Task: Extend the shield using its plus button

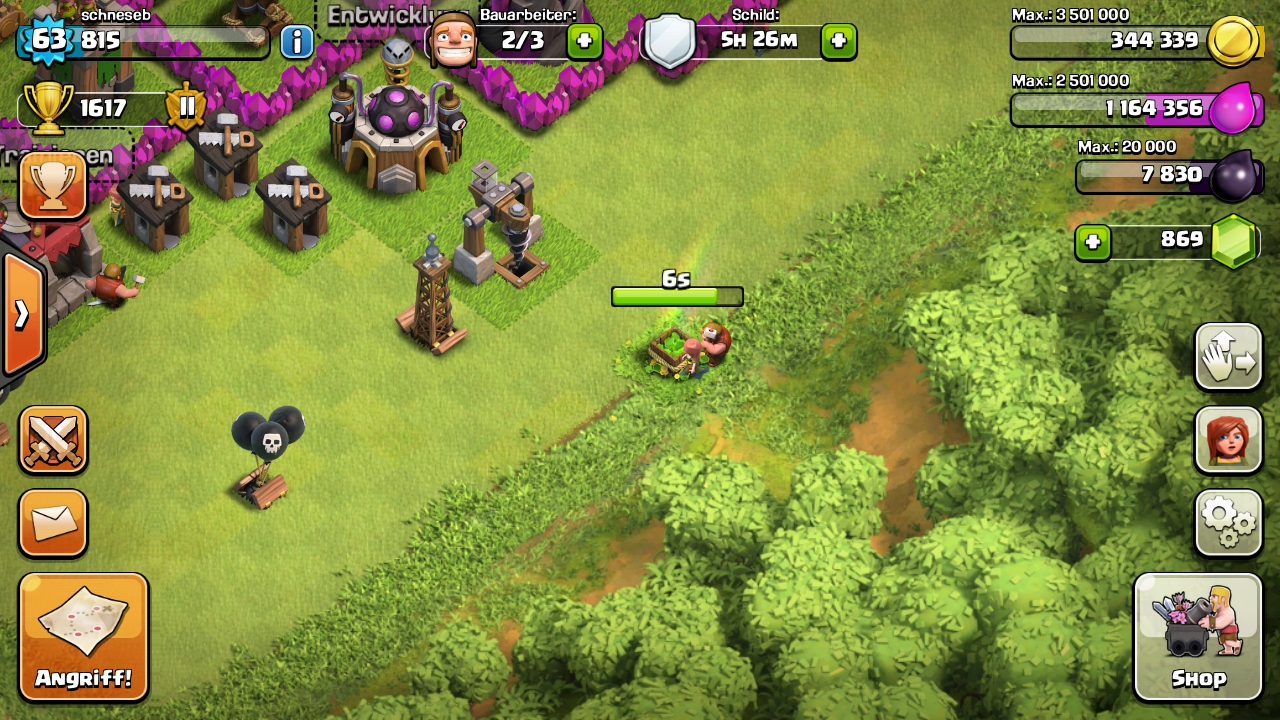Action: pyautogui.click(x=838, y=41)
